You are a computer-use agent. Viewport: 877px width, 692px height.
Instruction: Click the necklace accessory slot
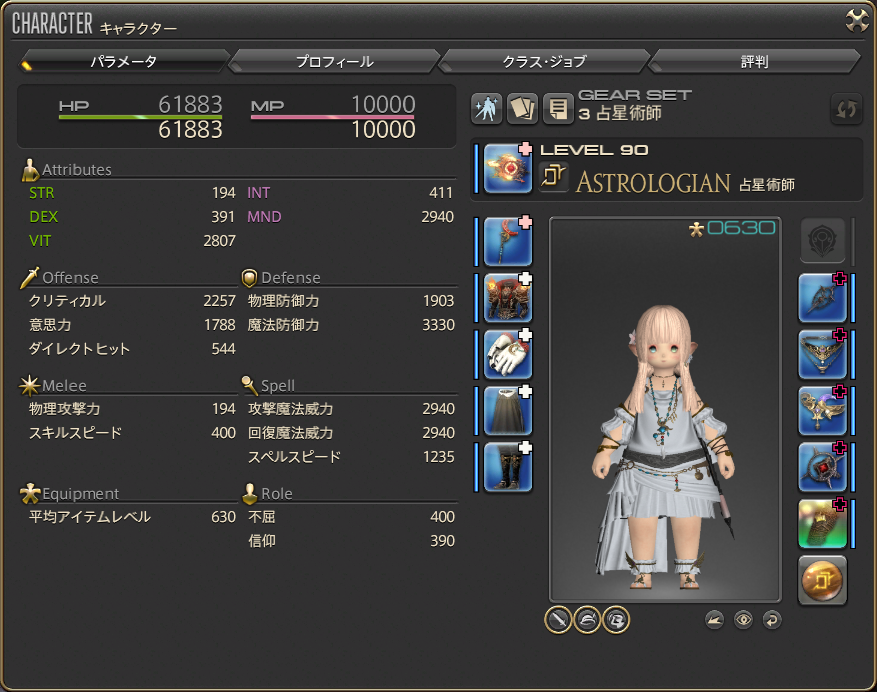(823, 354)
